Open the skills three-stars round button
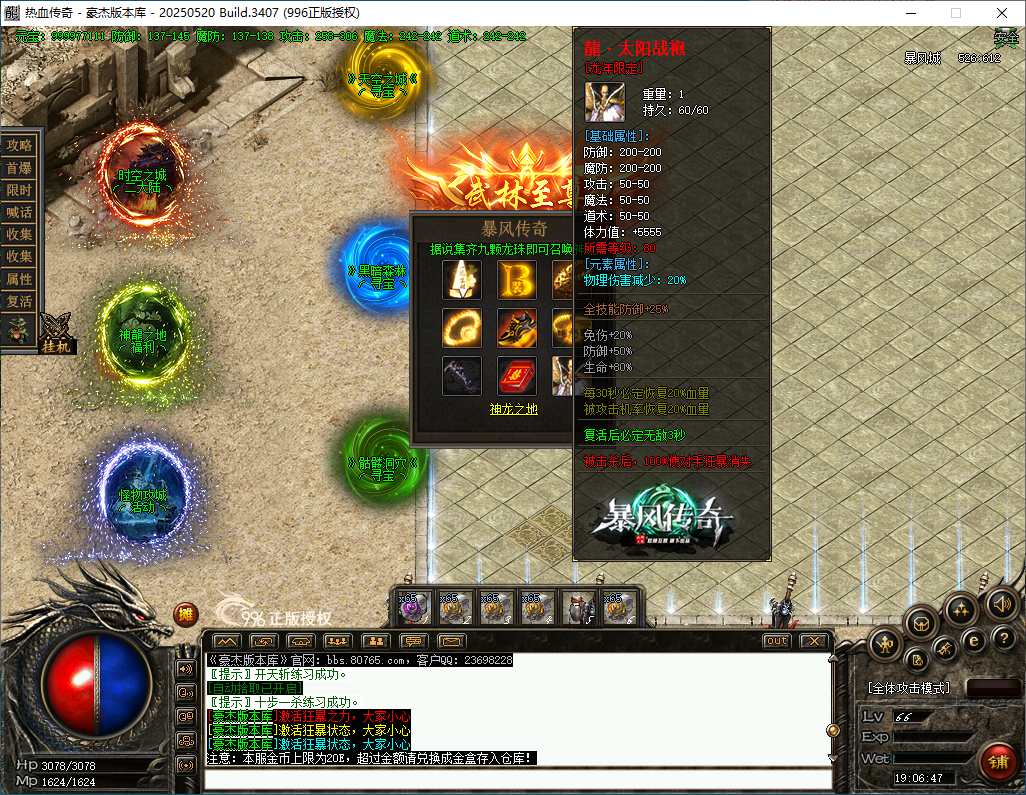This screenshot has width=1026, height=795. tap(961, 609)
